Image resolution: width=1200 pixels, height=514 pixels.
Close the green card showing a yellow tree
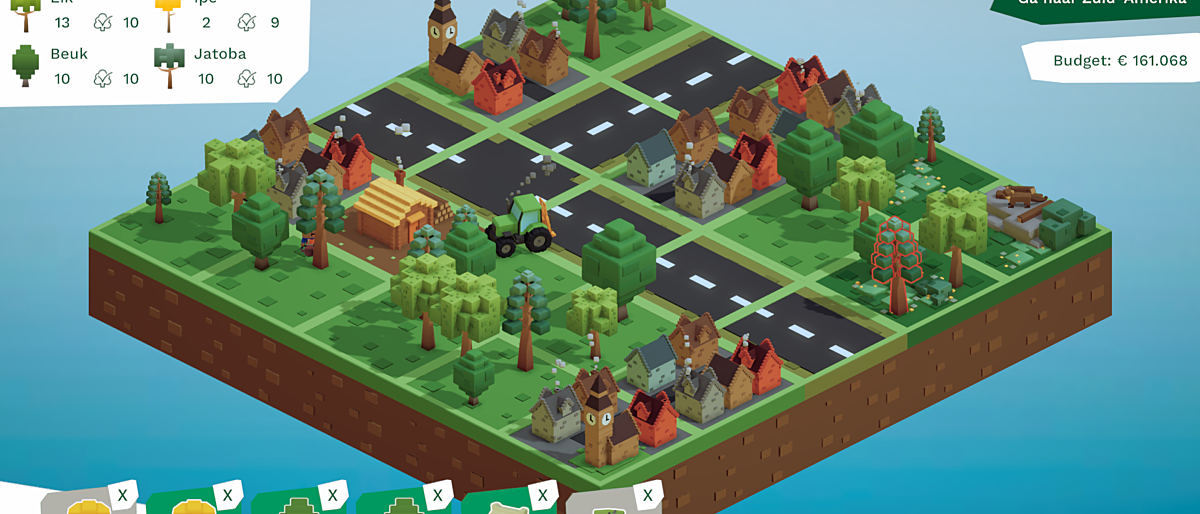coord(227,494)
